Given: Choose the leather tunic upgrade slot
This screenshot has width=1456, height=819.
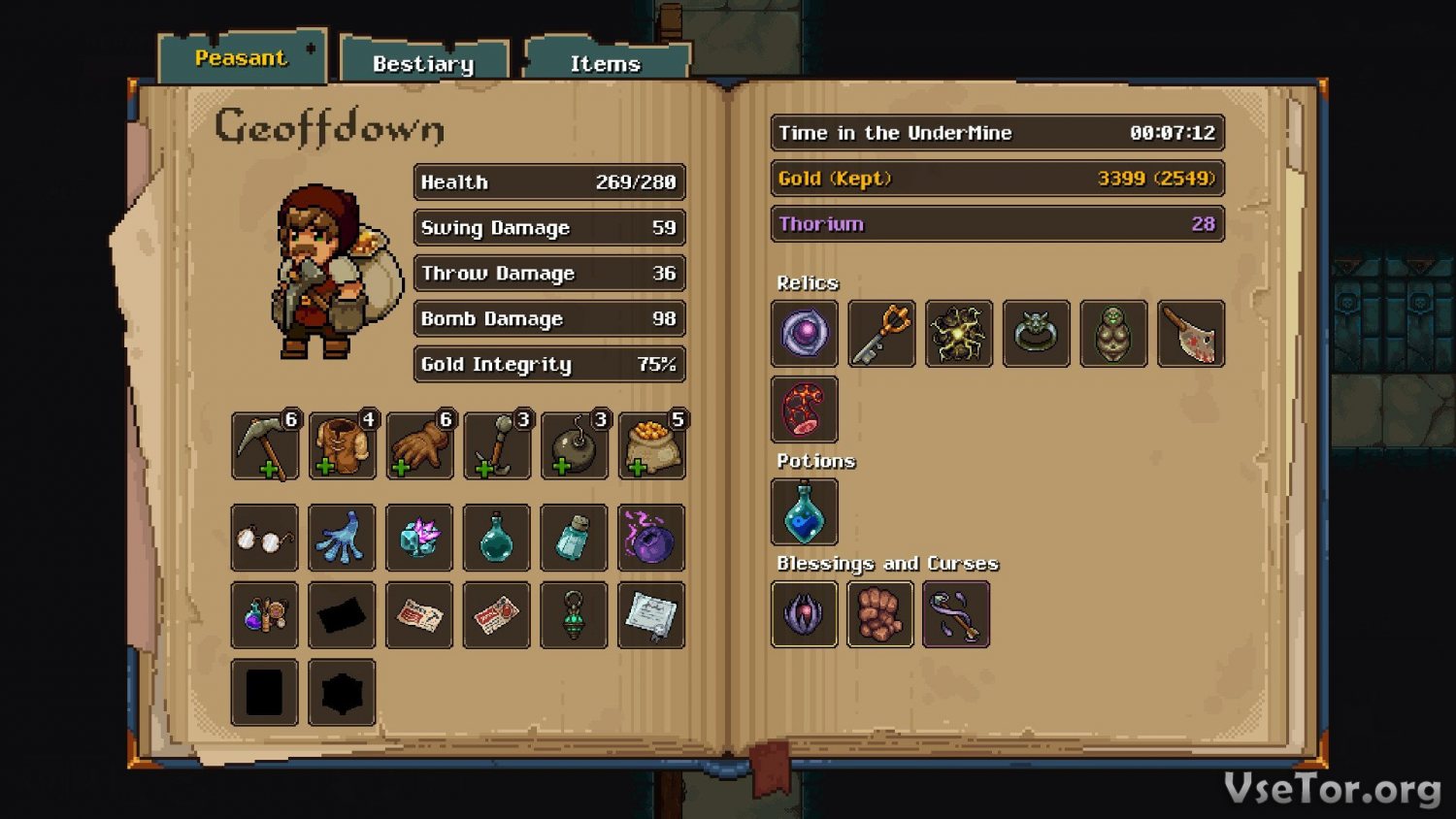Looking at the screenshot, I should (343, 446).
